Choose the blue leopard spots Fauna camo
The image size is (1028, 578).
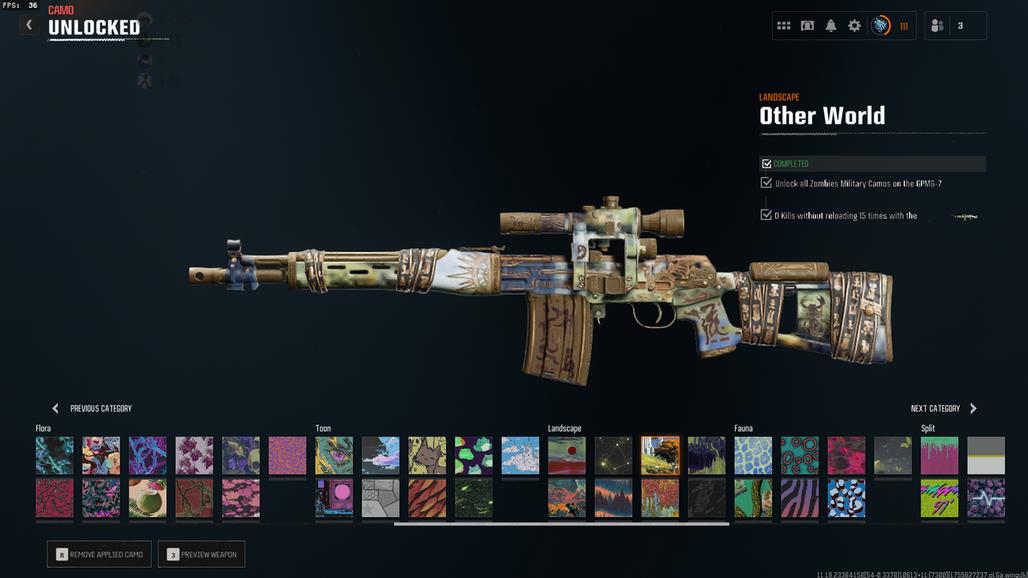(x=753, y=455)
